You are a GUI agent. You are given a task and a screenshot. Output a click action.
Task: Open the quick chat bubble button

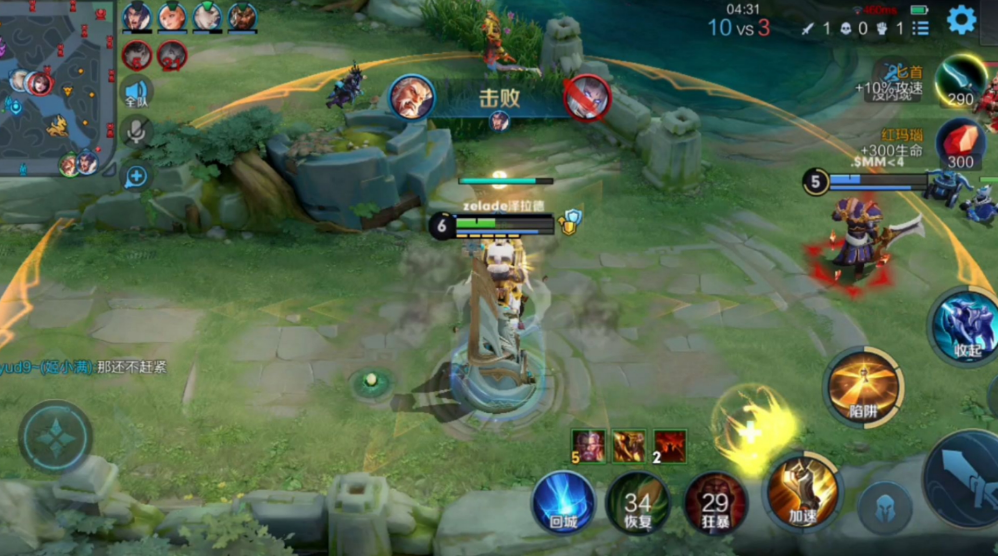point(136,177)
